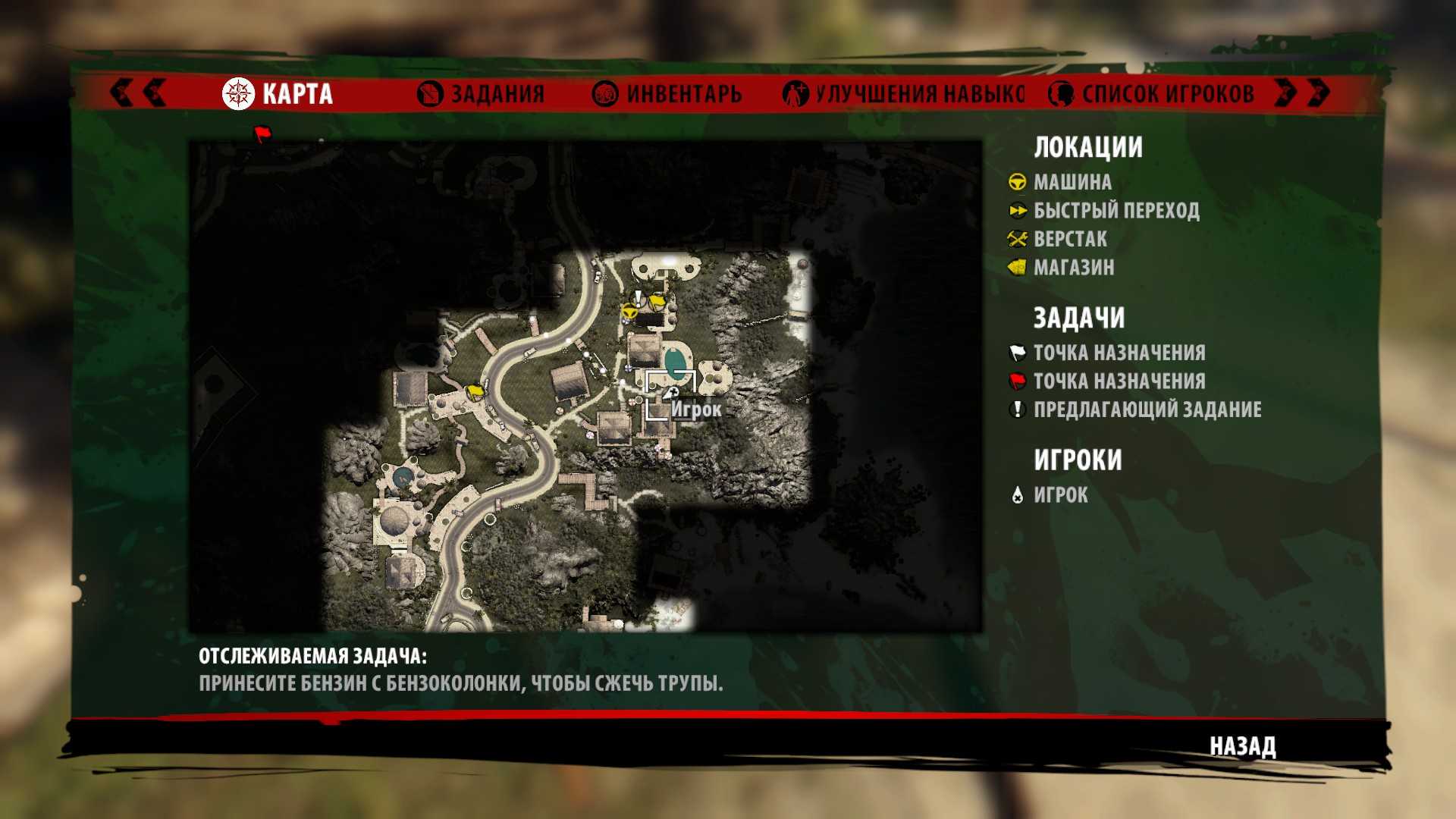1456x819 pixels.
Task: Click the right double-arrow tab scroller
Action: click(1303, 93)
